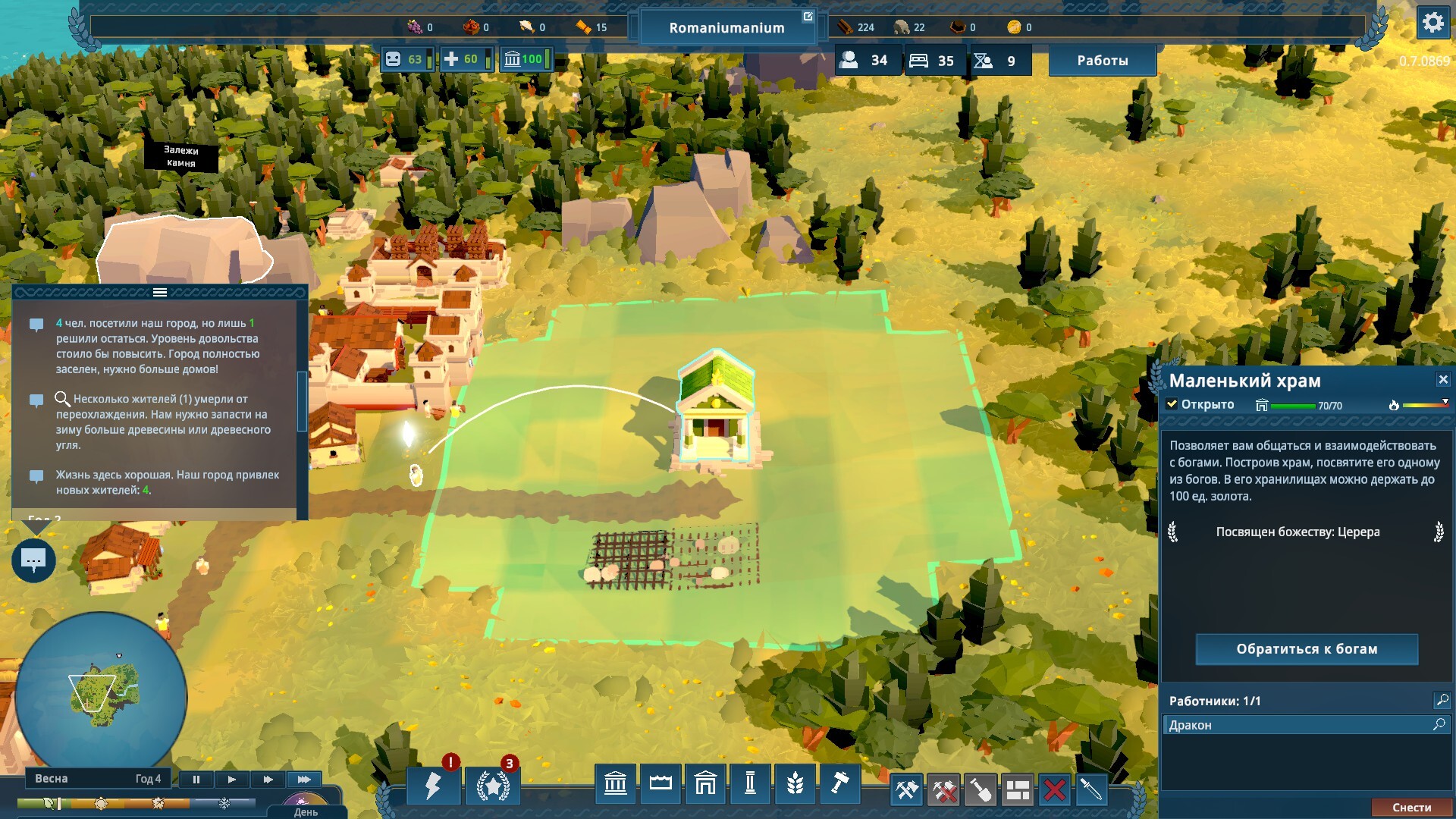Demolish the temple with Снести

(x=1411, y=808)
